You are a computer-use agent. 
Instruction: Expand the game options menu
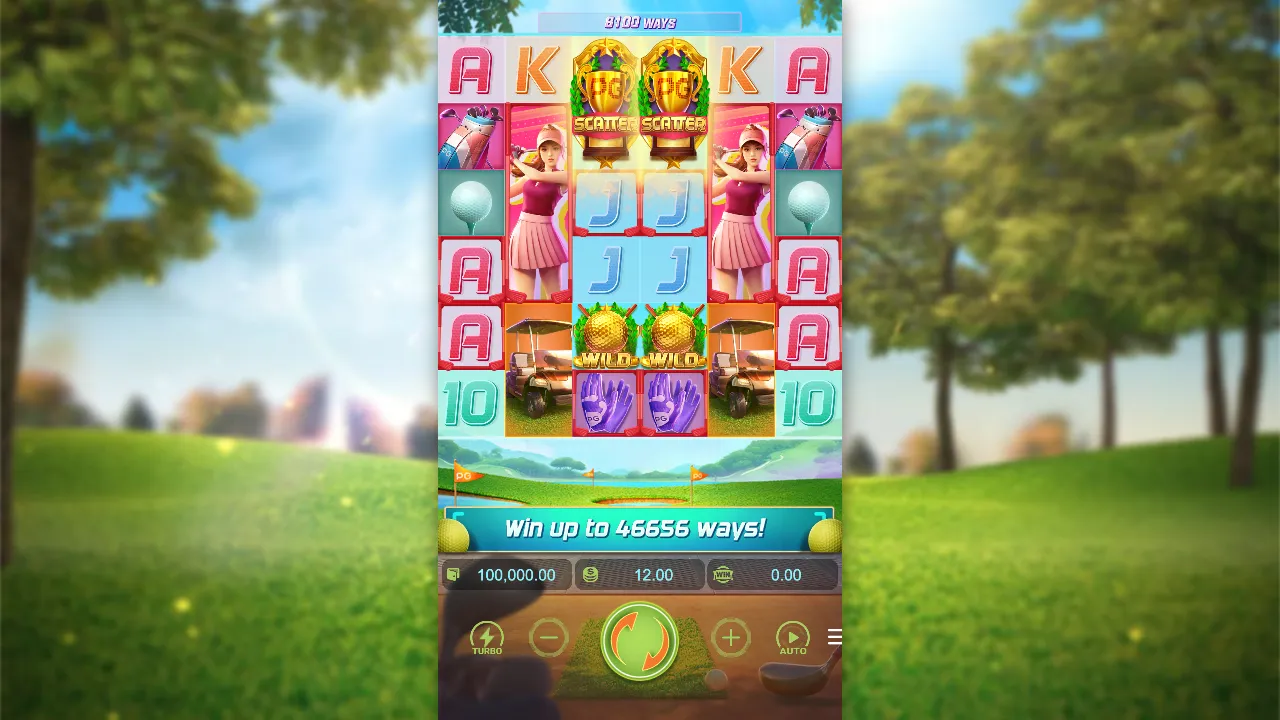pos(833,636)
